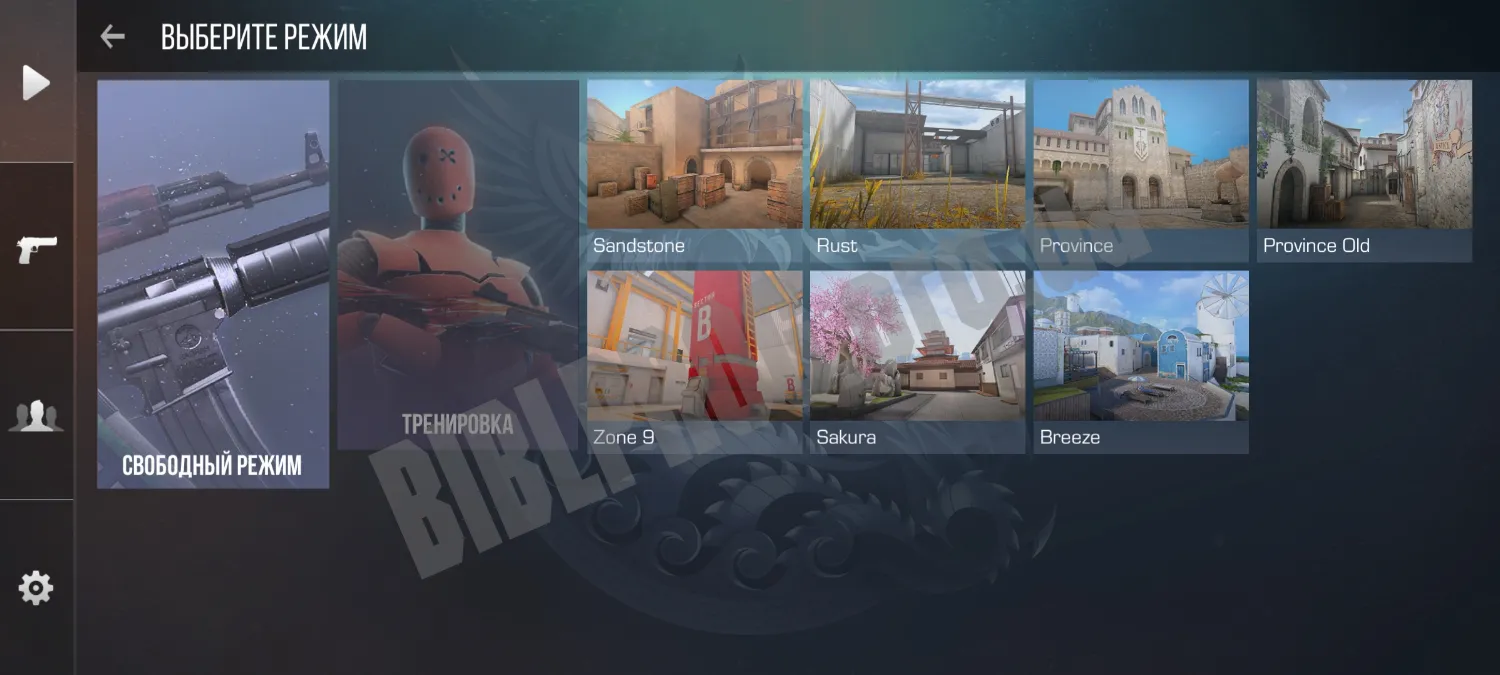The height and width of the screenshot is (675, 1500).
Task: Open the play tab in the sidebar
Action: pyautogui.click(x=36, y=82)
